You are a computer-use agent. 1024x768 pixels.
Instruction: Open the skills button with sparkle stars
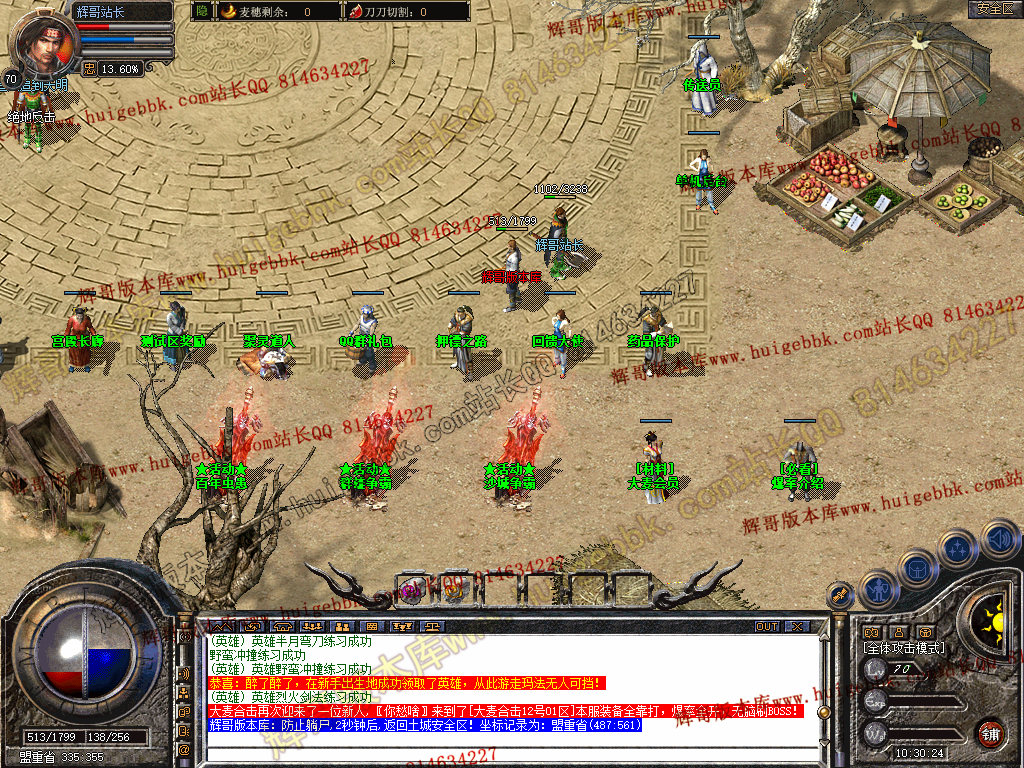point(958,549)
